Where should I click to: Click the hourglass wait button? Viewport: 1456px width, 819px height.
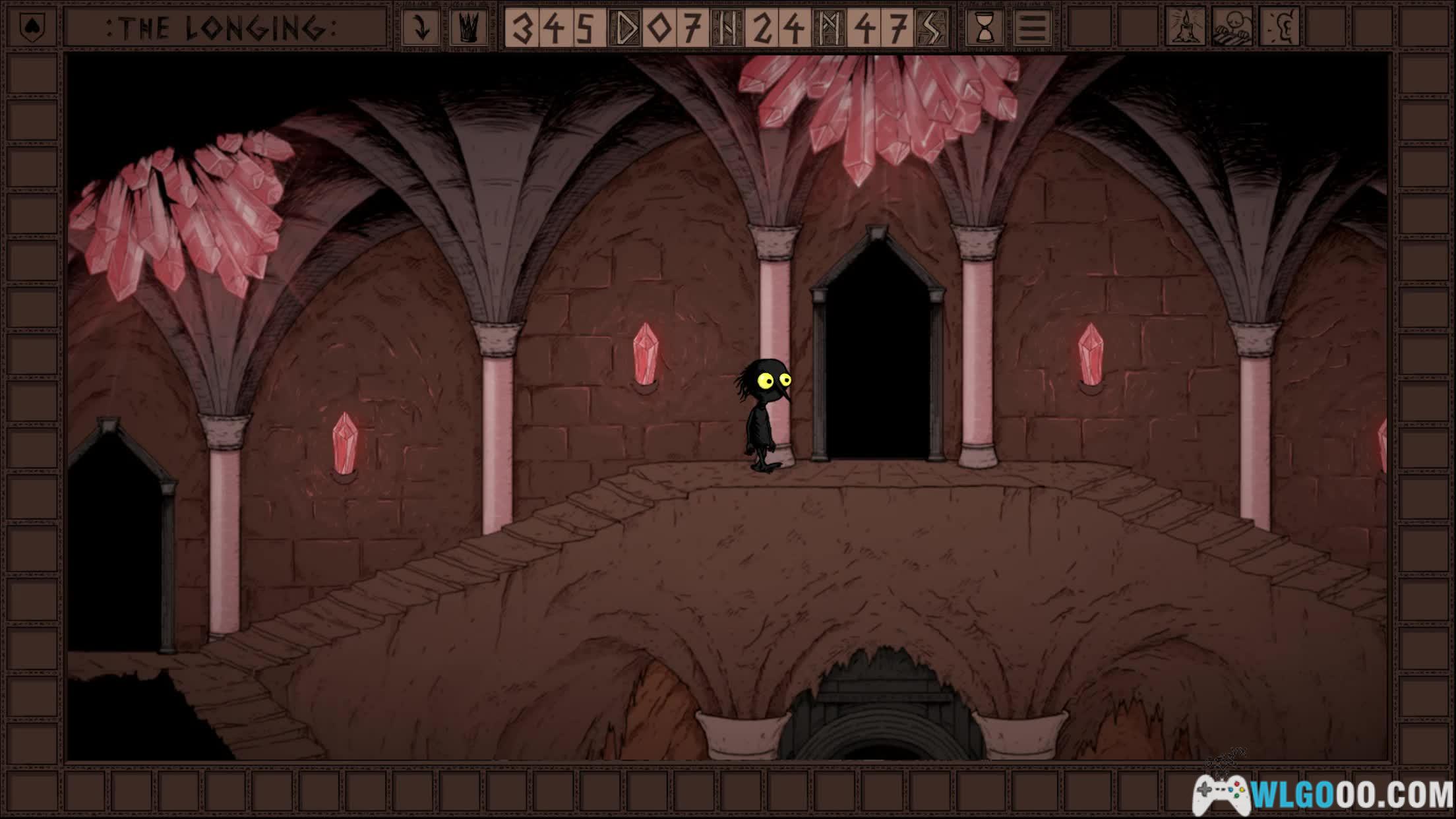tap(985, 28)
